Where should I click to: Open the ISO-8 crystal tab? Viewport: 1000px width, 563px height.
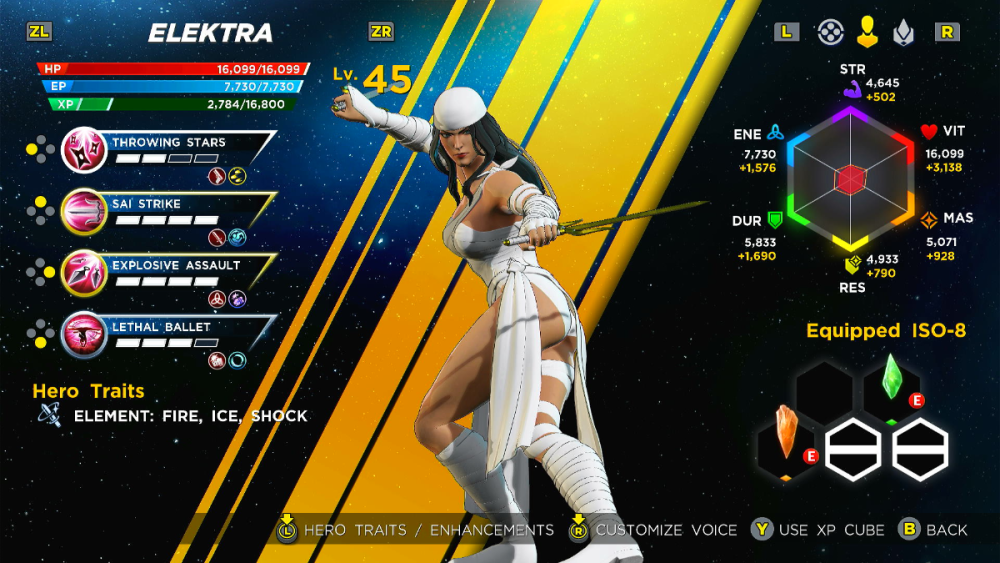tap(901, 33)
